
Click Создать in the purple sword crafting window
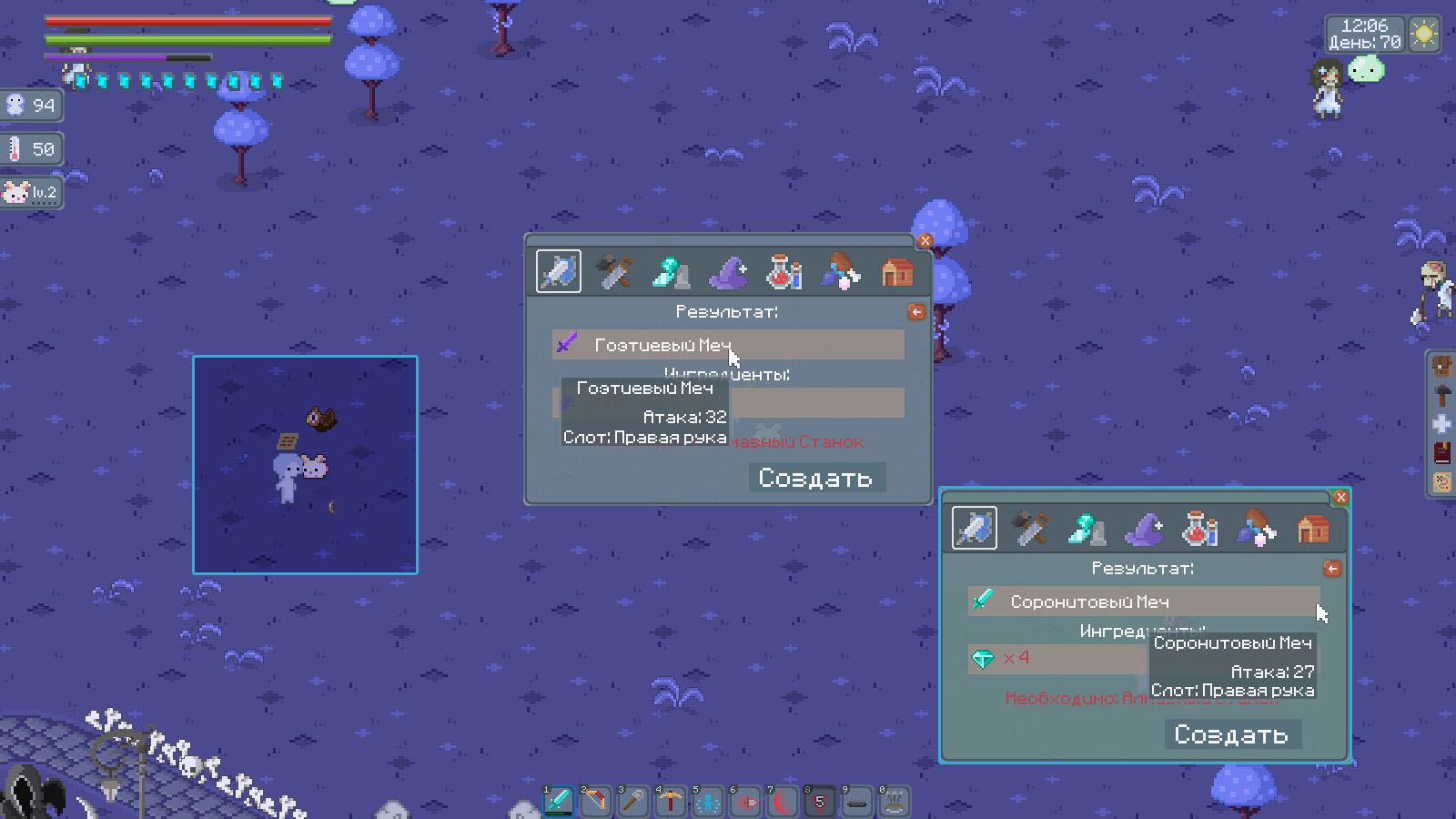815,478
